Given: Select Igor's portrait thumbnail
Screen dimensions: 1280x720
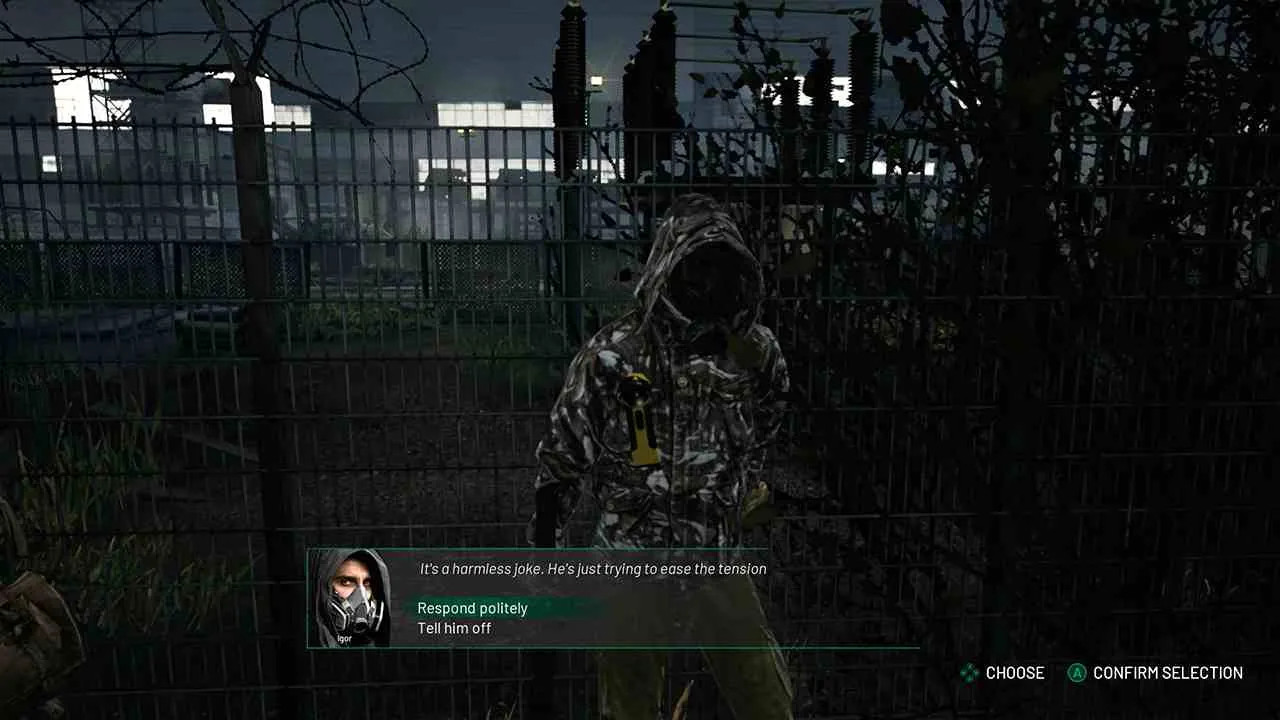Looking at the screenshot, I should point(352,598).
